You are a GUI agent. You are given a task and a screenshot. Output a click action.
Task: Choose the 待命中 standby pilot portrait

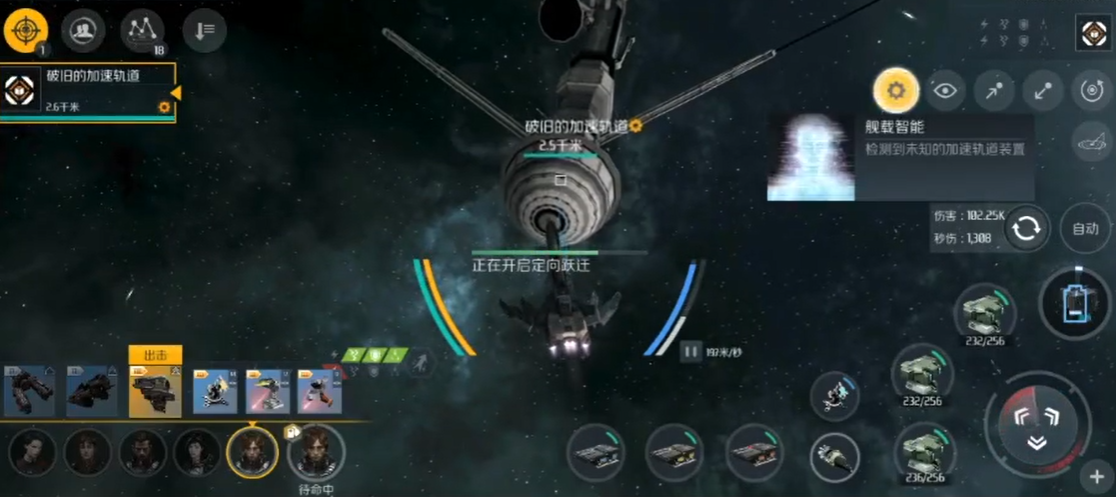(315, 452)
